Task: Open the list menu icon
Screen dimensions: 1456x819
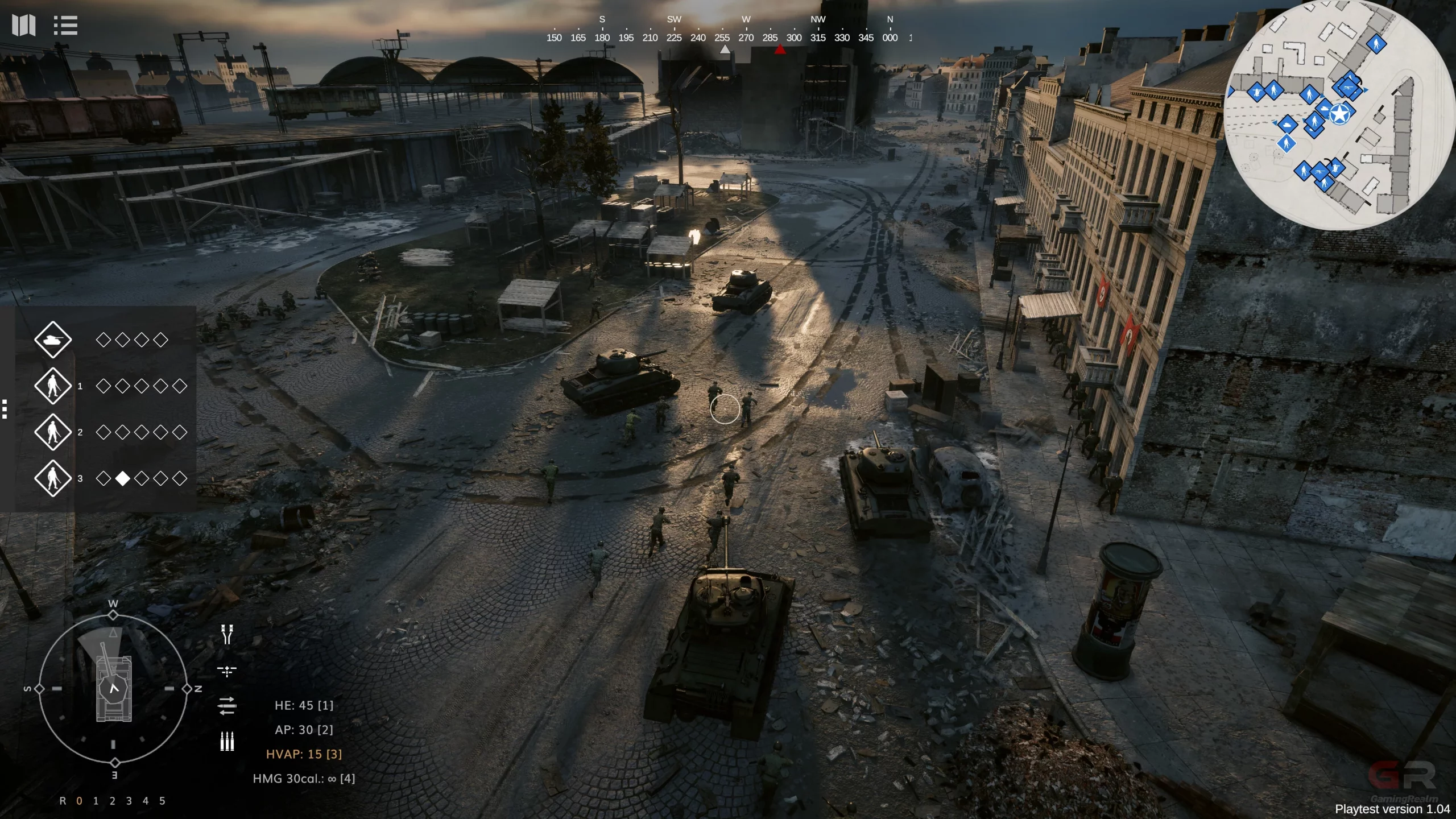Action: pyautogui.click(x=65, y=25)
